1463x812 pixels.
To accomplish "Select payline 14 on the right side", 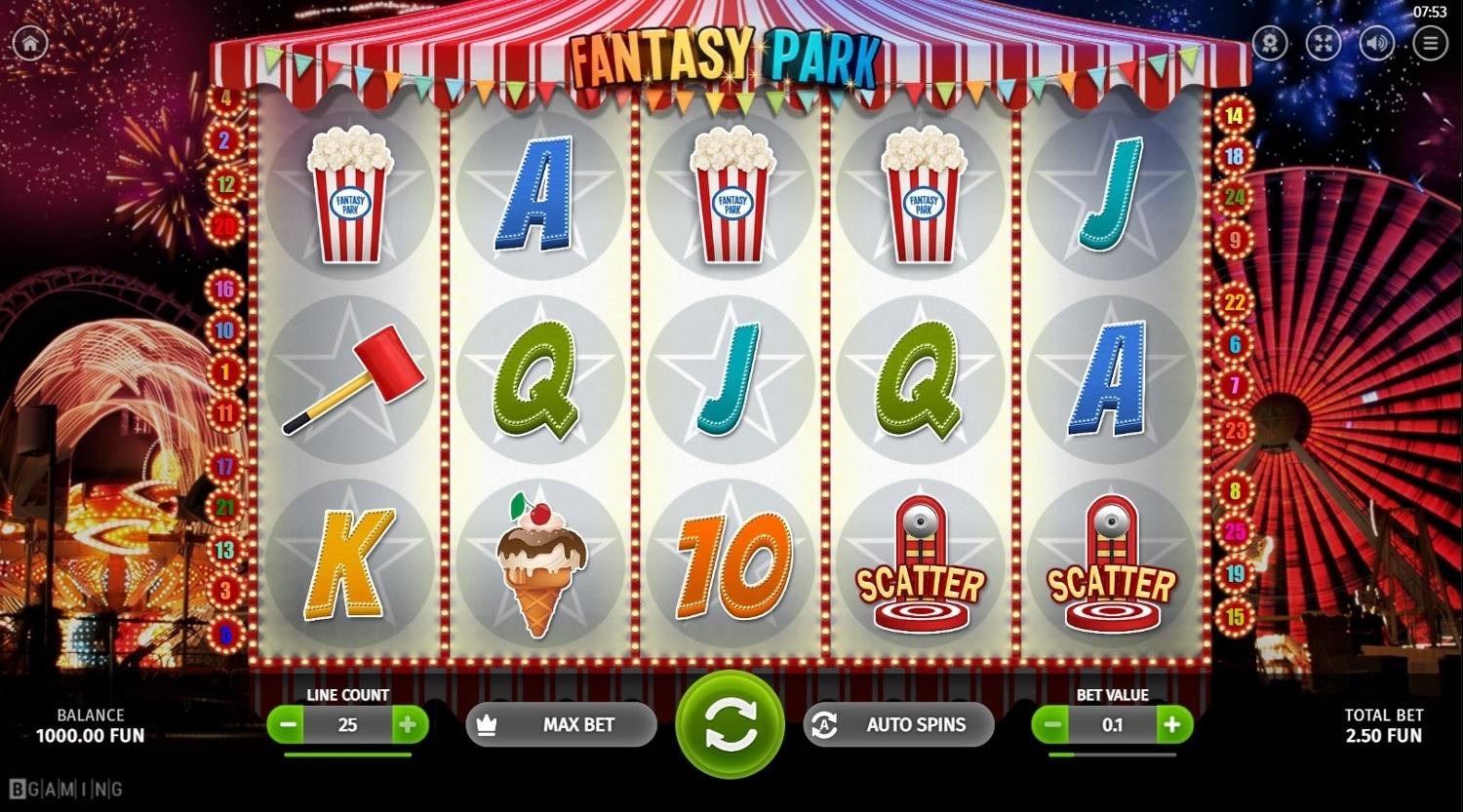I will point(1234,114).
